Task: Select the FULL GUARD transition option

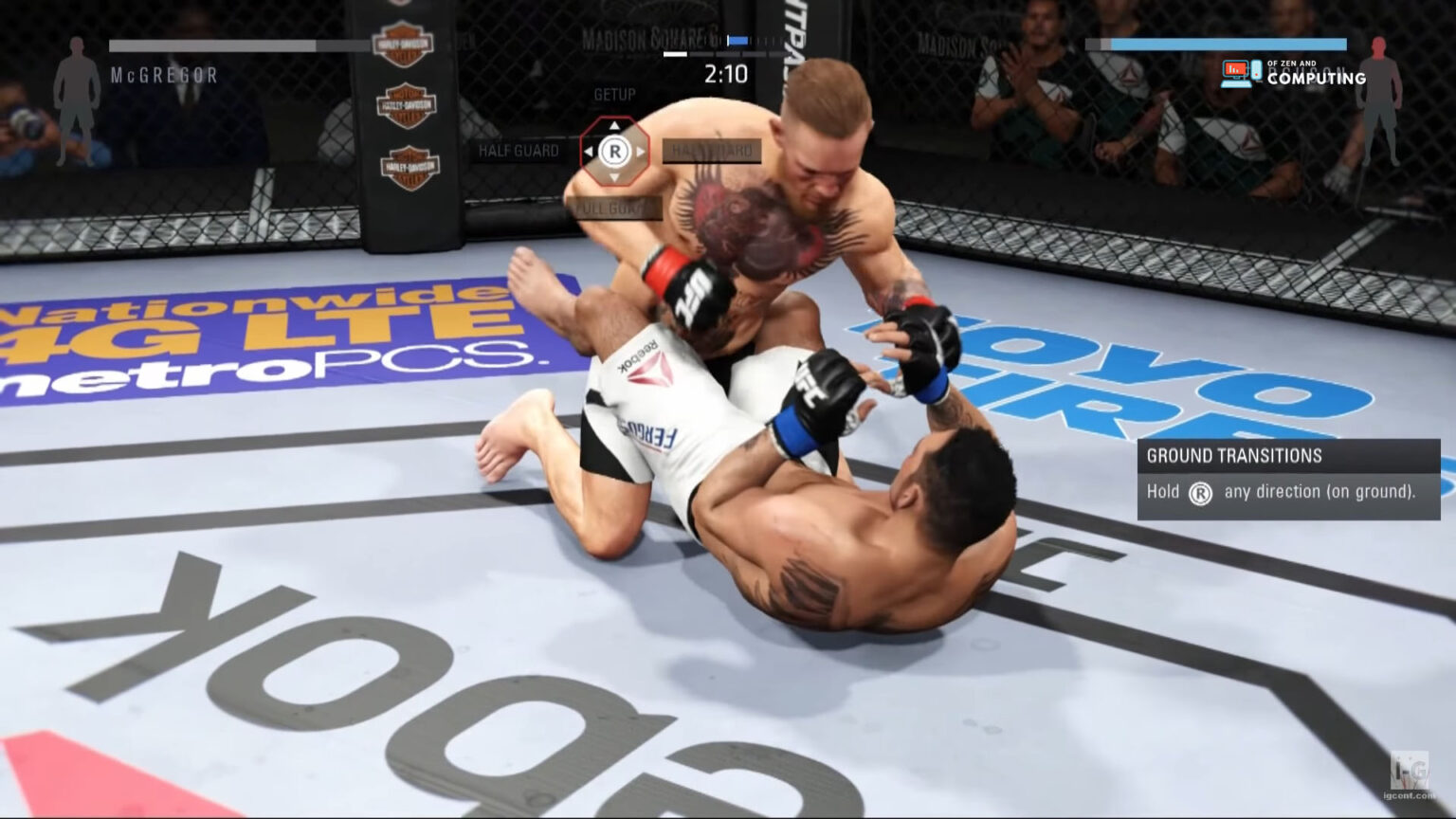Action: (612, 207)
